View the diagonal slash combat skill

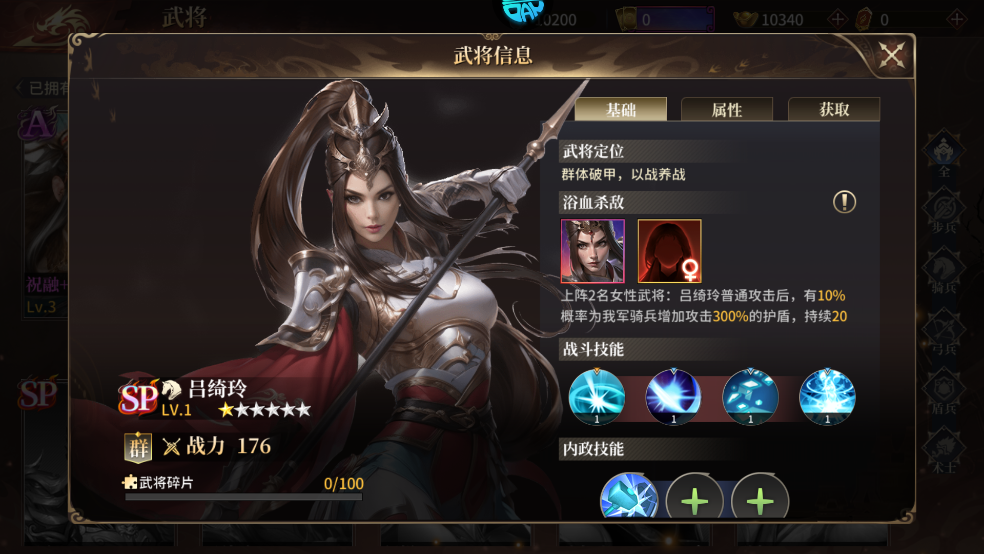click(674, 397)
